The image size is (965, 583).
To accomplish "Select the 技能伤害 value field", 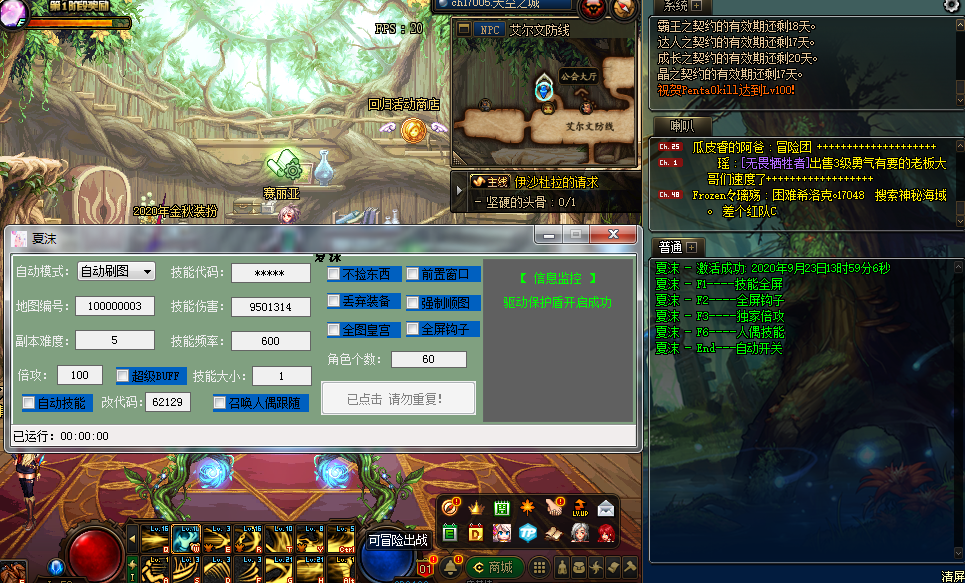I will [x=270, y=307].
